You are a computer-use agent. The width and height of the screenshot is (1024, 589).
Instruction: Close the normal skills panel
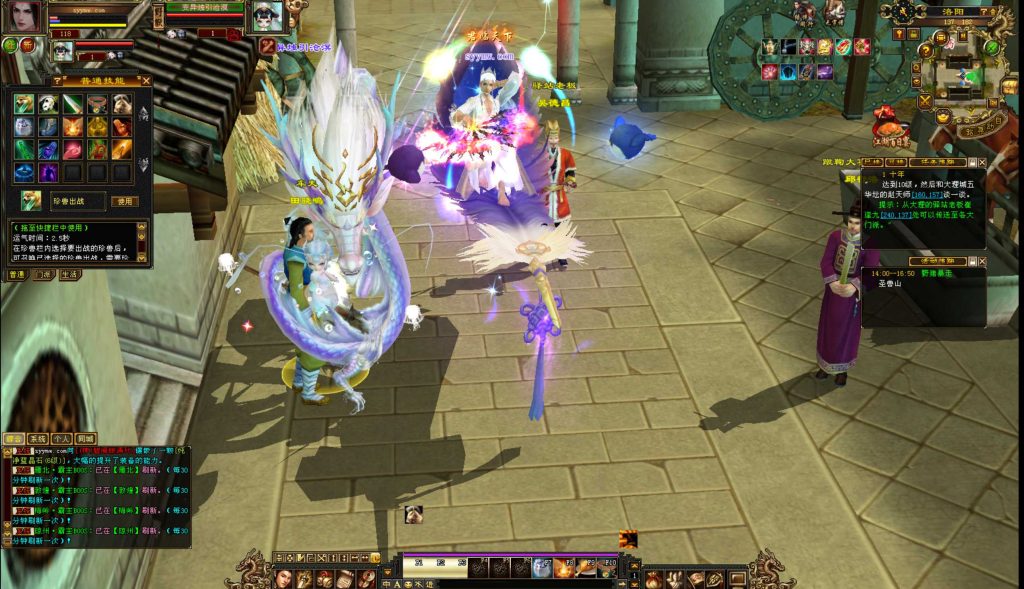click(146, 80)
